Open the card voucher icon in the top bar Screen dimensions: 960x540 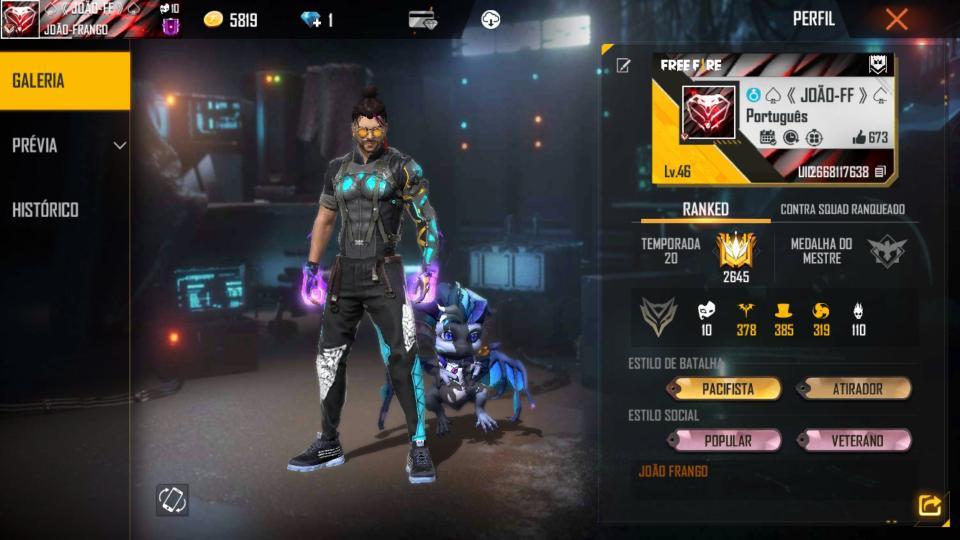pos(423,19)
